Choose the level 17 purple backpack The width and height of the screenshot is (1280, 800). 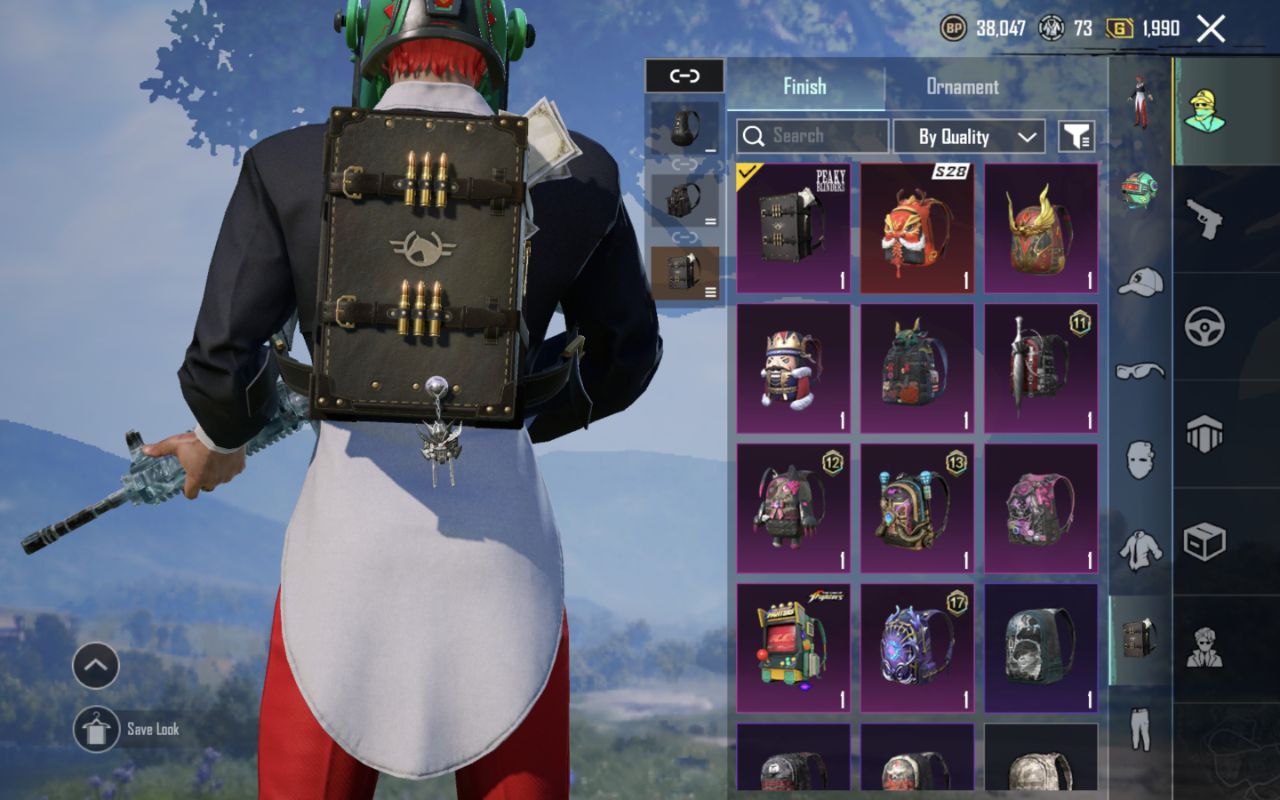[x=917, y=648]
